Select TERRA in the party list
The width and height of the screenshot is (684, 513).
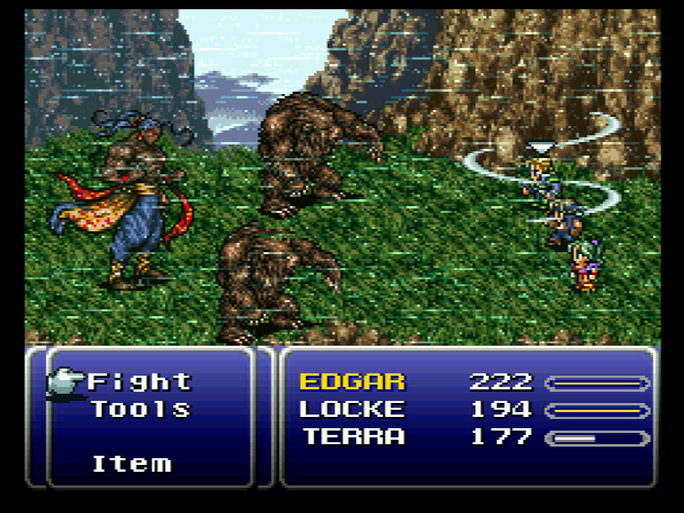[x=354, y=437]
